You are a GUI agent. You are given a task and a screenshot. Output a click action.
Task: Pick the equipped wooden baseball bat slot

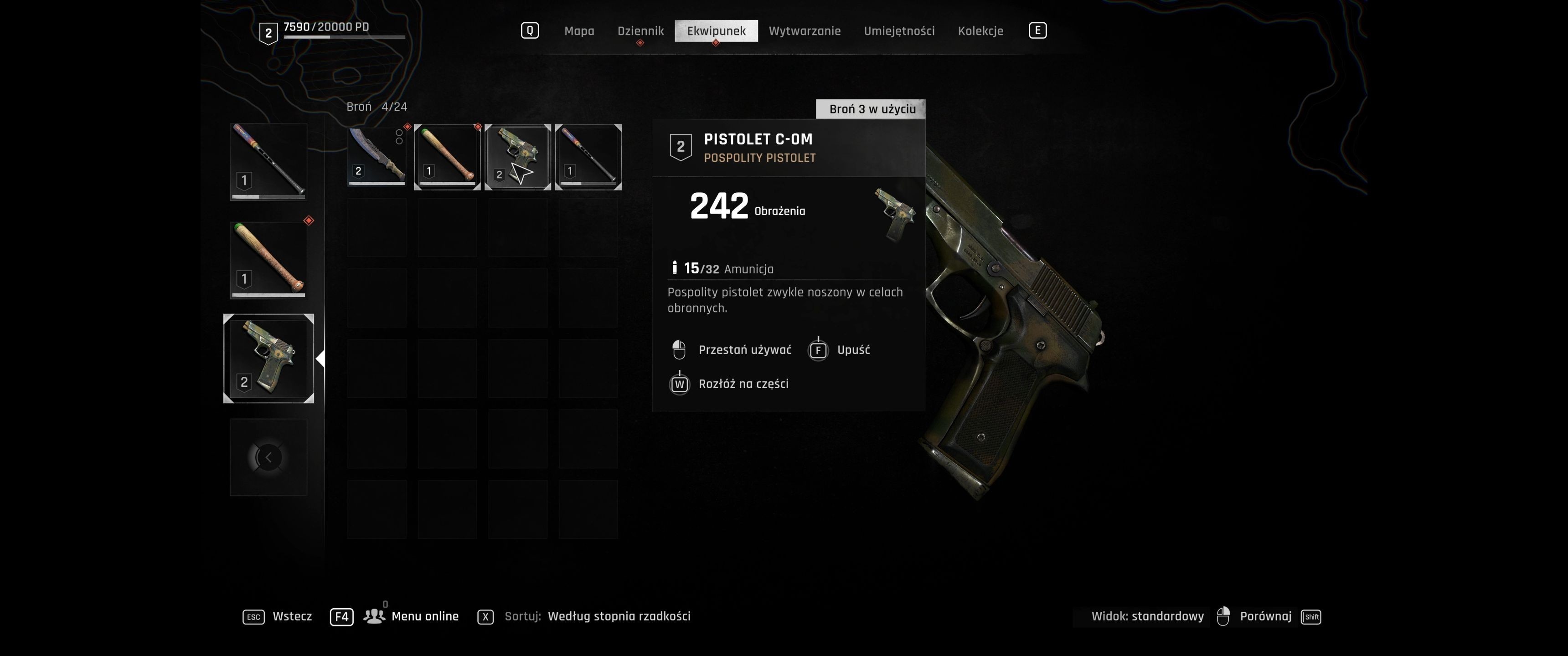[x=268, y=260]
